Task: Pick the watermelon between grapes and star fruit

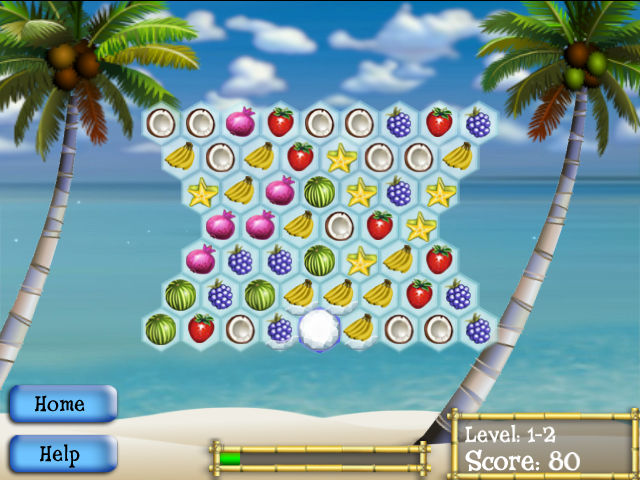Action: (x=319, y=260)
